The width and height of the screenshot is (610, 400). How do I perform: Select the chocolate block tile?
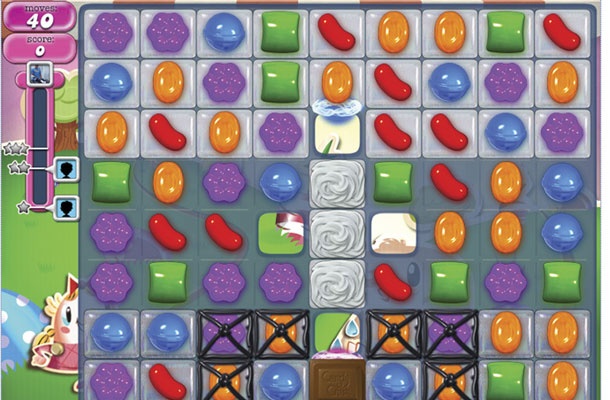[333, 378]
